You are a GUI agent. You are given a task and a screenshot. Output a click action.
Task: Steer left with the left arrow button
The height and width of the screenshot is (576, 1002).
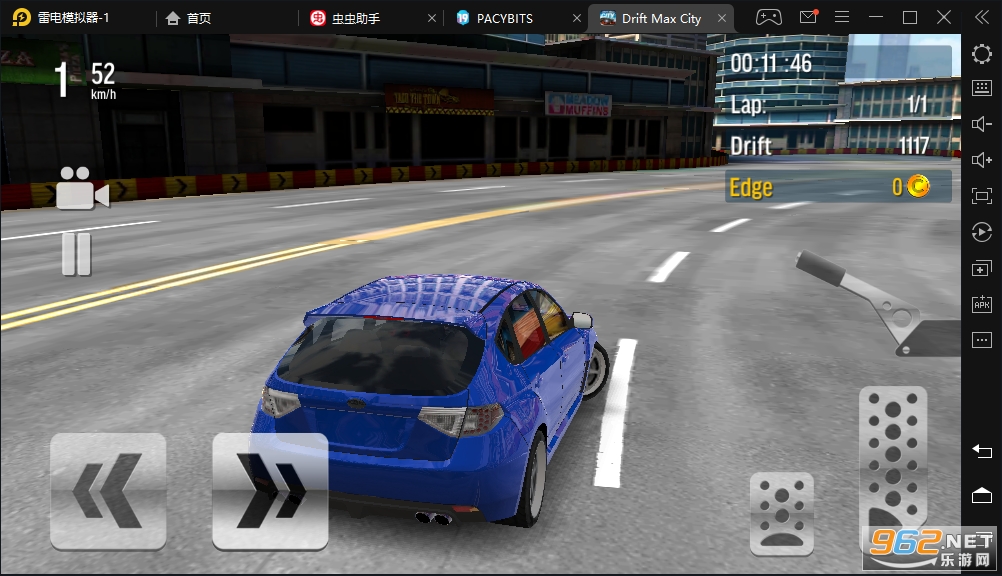point(108,491)
